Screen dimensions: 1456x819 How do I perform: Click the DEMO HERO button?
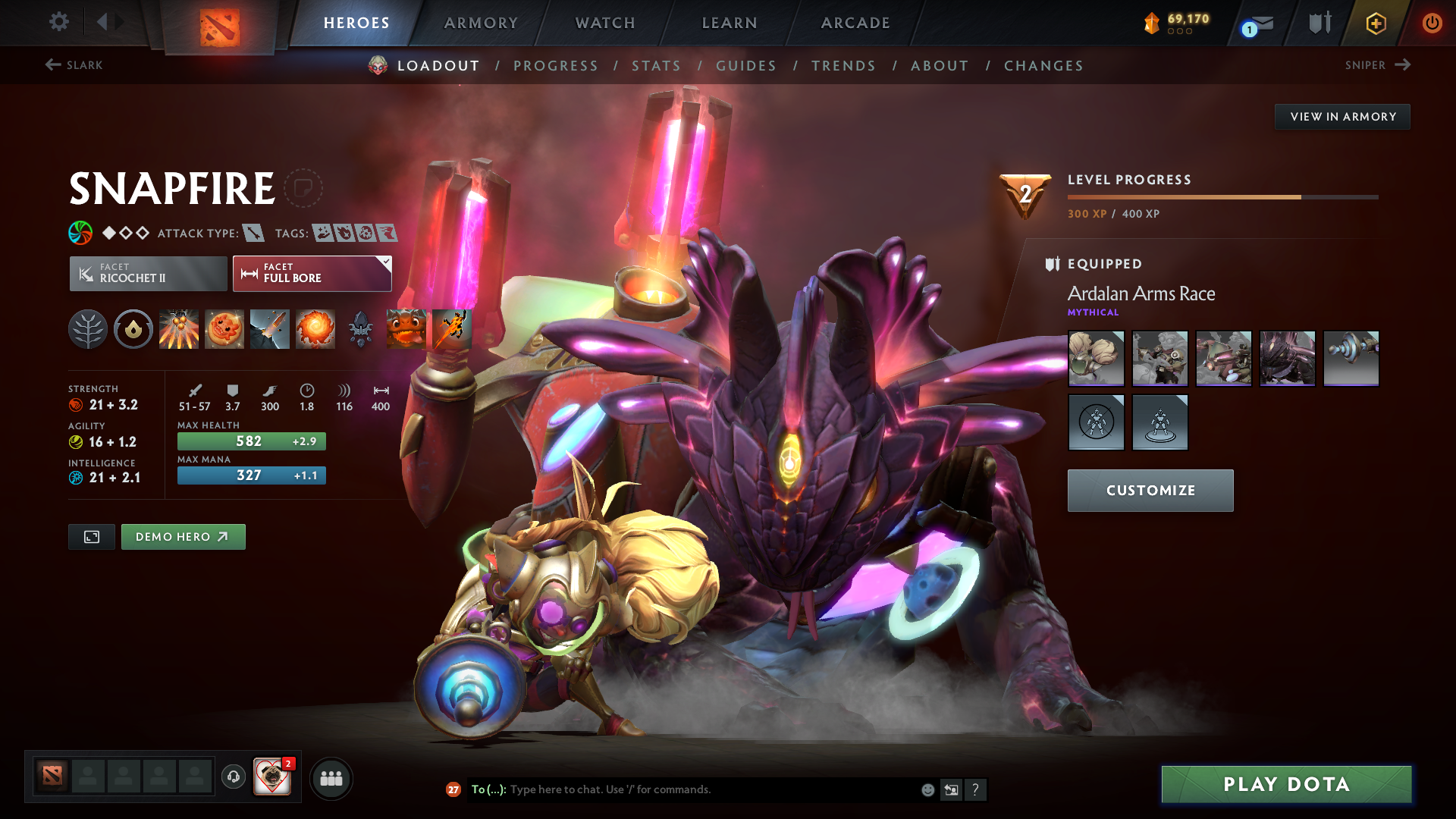(183, 536)
